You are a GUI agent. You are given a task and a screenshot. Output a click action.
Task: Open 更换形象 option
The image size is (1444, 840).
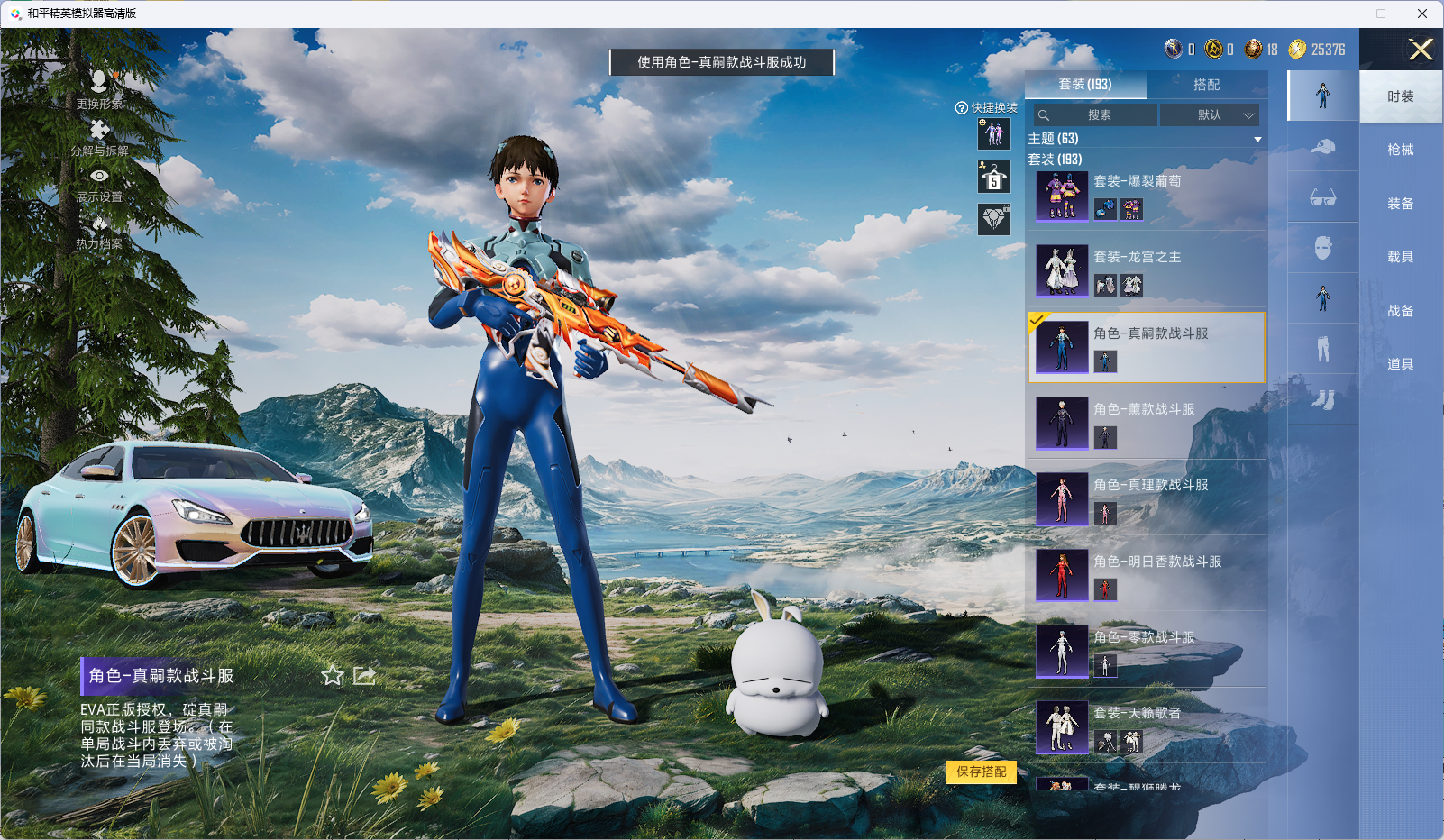[99, 89]
